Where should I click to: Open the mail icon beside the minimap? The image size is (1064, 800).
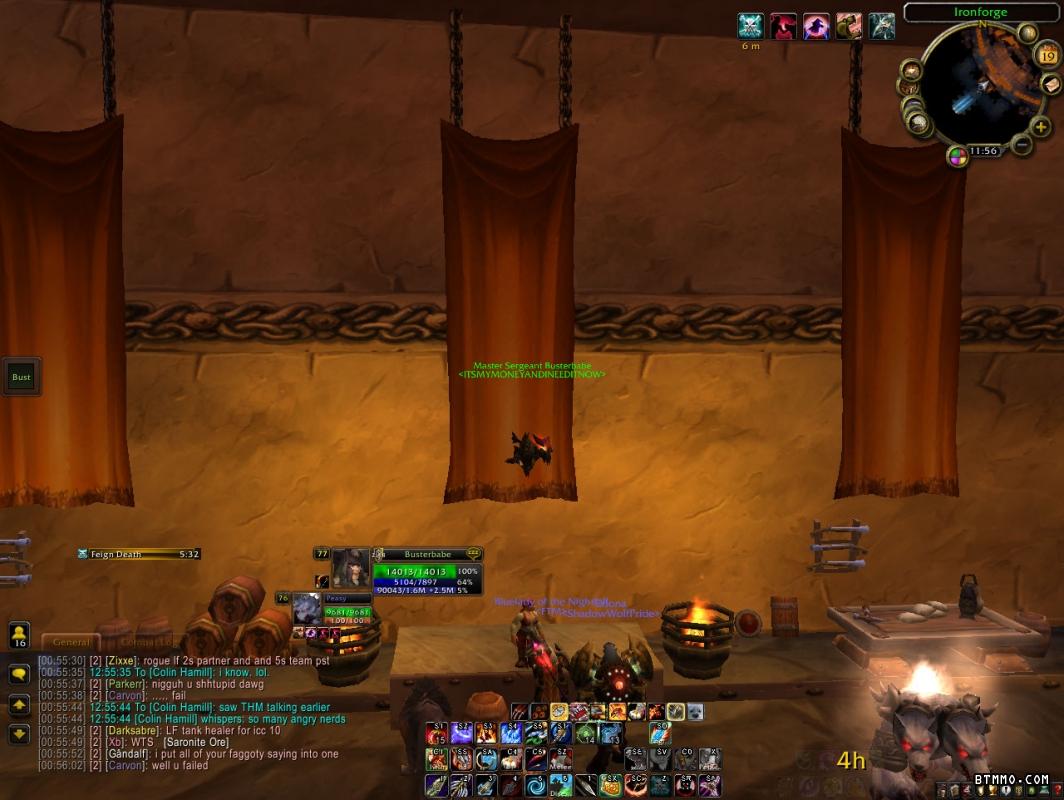[x=1050, y=85]
